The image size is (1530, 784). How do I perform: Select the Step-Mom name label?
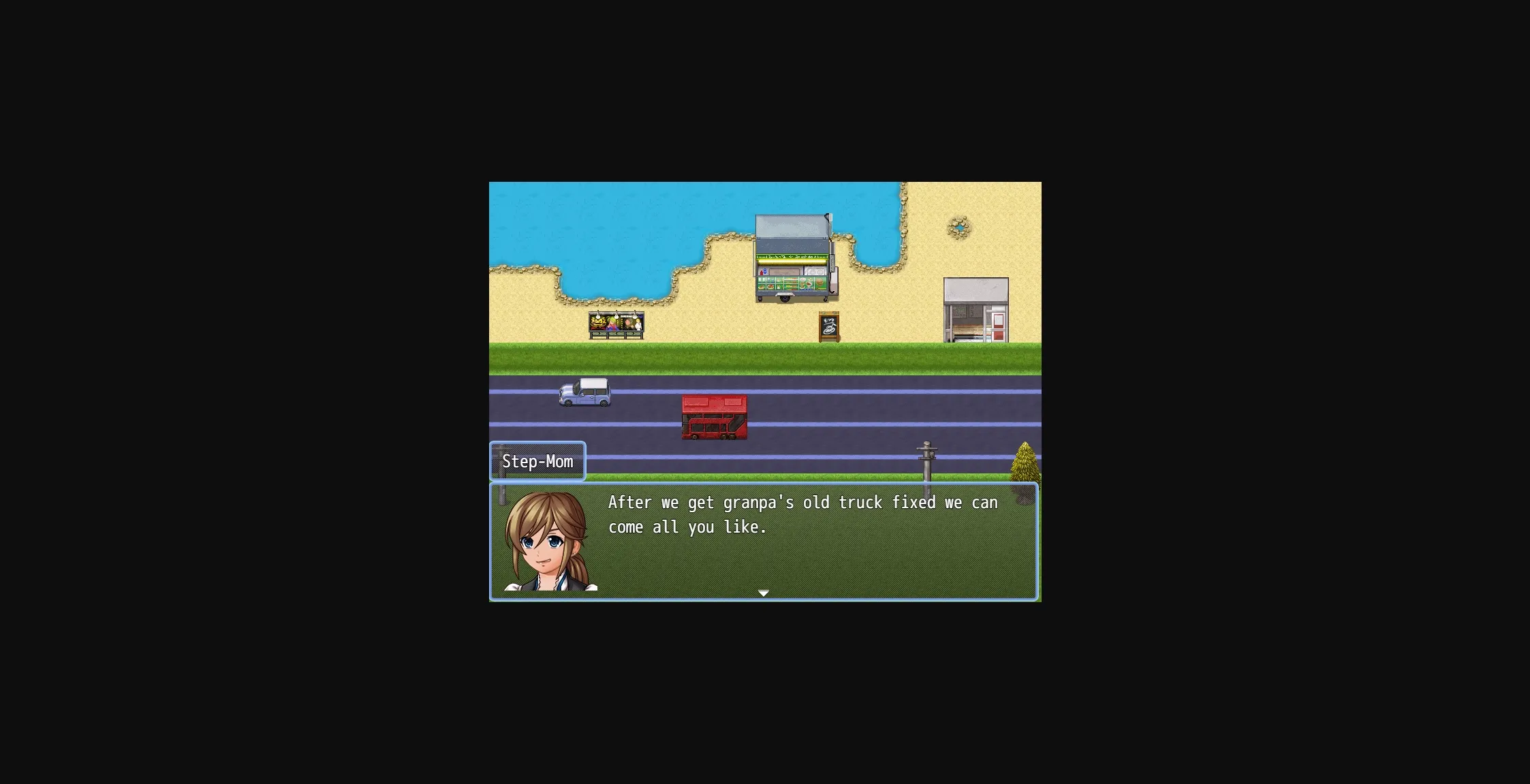537,461
